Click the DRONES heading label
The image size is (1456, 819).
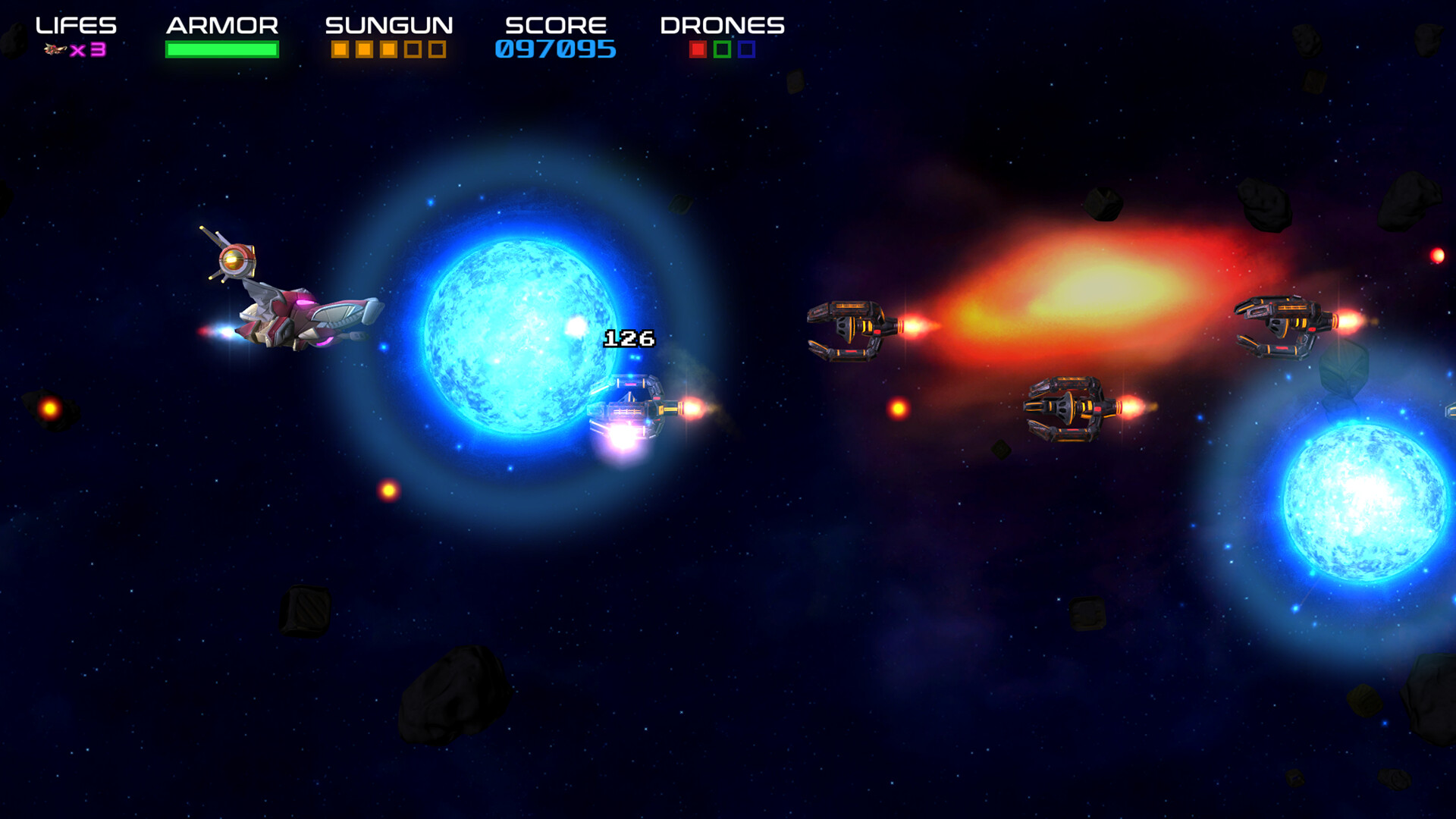click(x=722, y=24)
